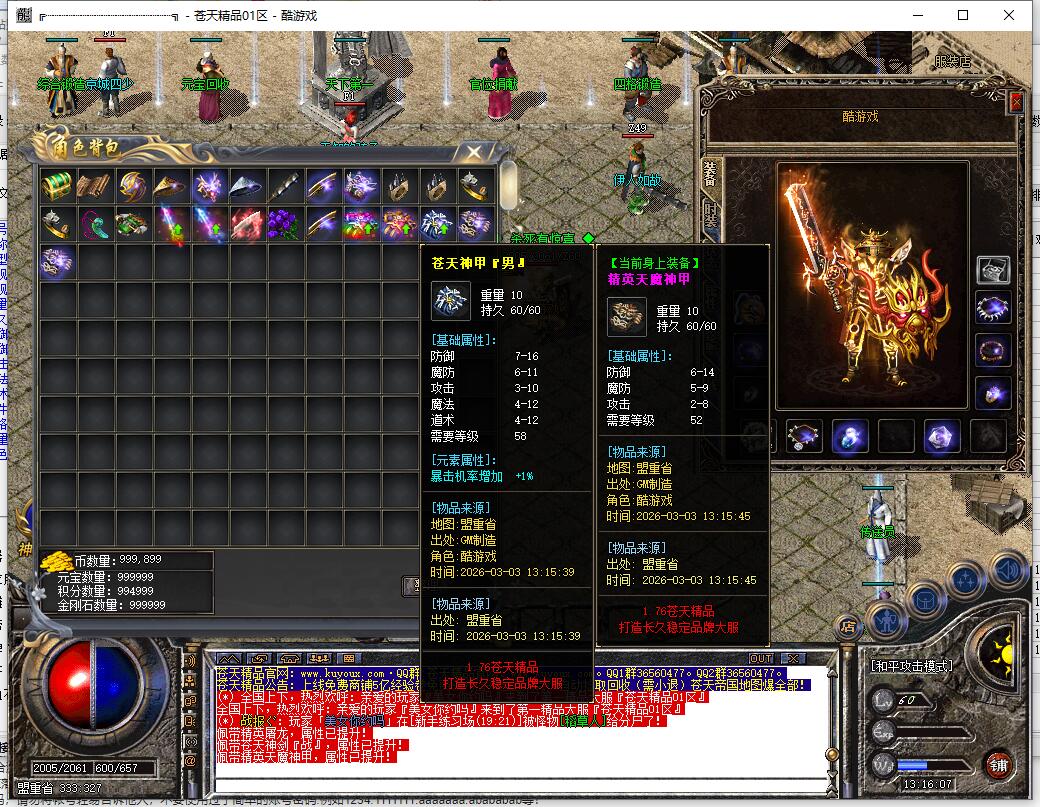The width and height of the screenshot is (1040, 807).
Task: Select the equipped spiked purple bracelet slot
Action: (993, 309)
